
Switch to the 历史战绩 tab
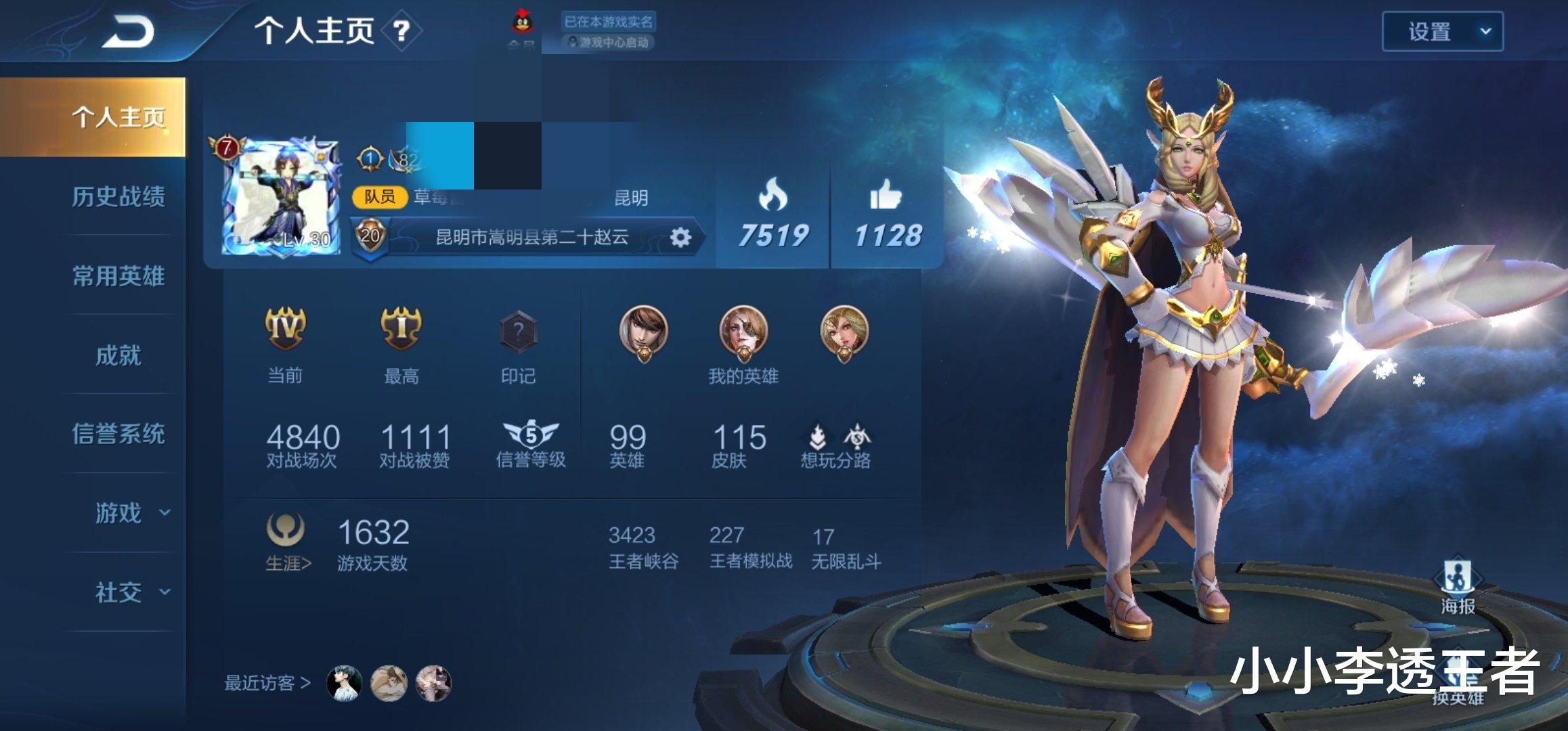pyautogui.click(x=118, y=197)
